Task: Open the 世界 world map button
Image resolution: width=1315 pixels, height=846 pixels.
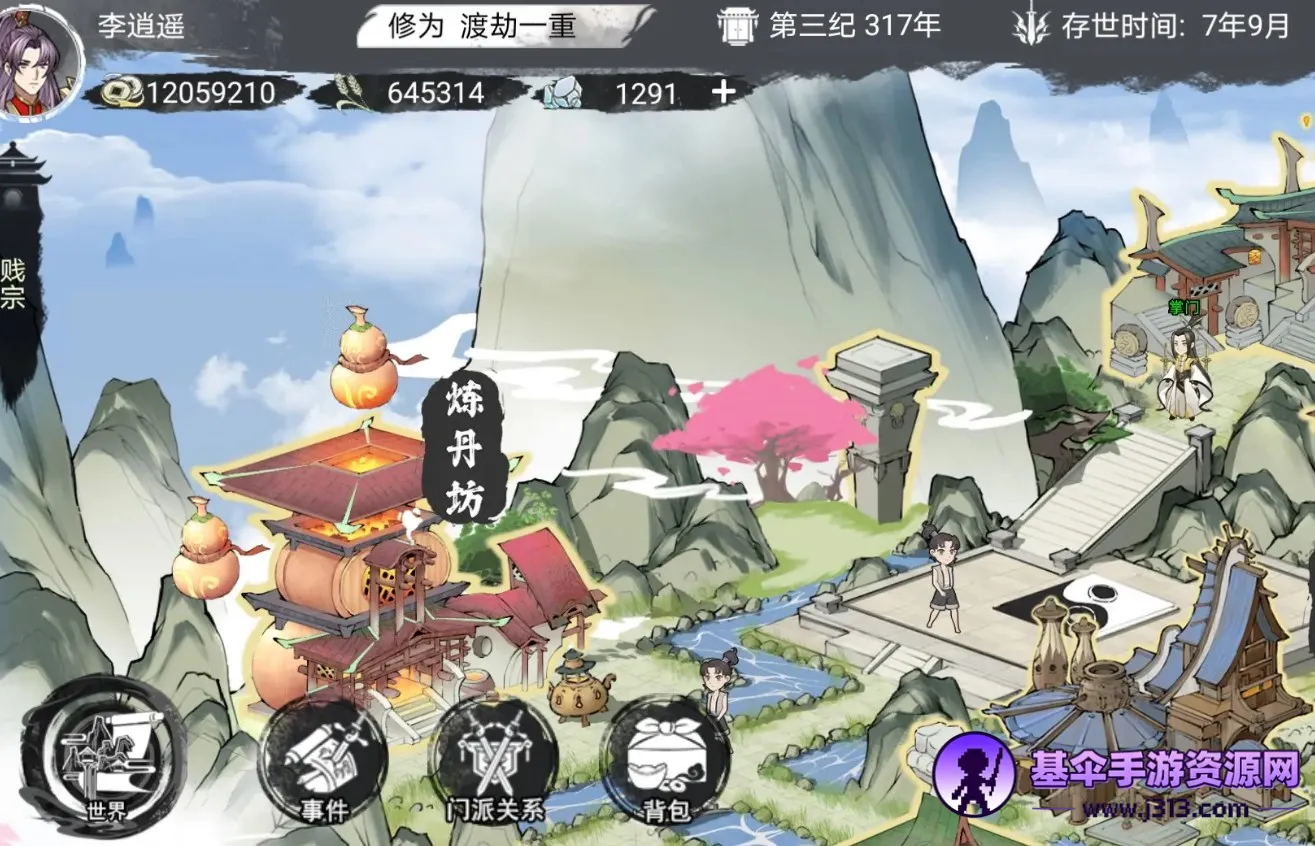Action: (103, 759)
